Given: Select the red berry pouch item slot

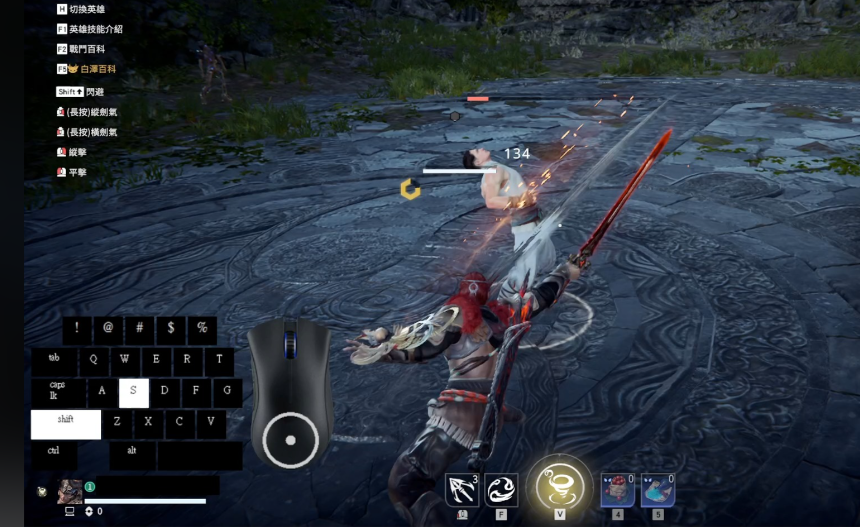Looking at the screenshot, I should (617, 490).
